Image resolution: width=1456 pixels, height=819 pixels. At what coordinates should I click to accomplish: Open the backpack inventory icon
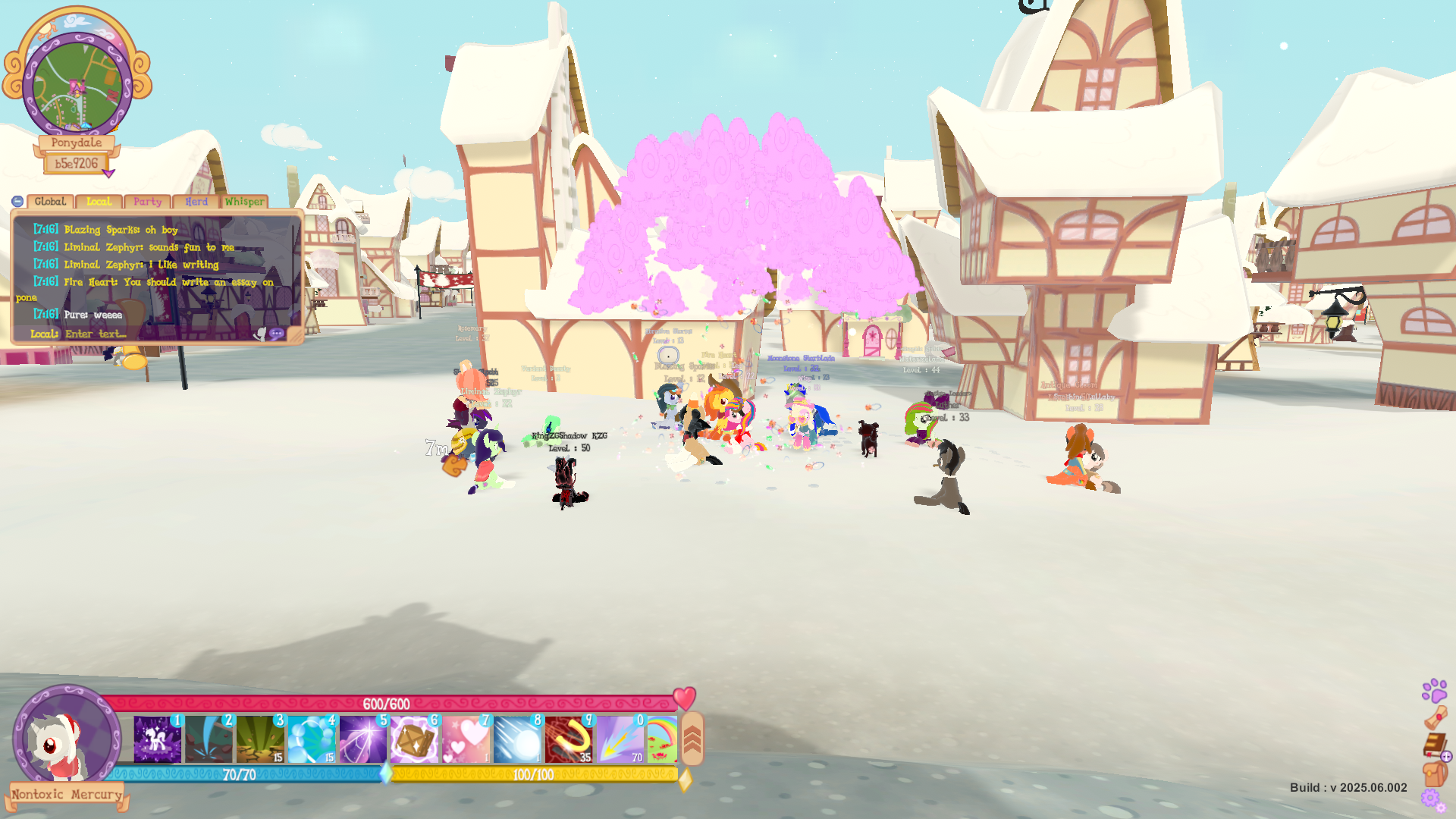pos(1434,774)
